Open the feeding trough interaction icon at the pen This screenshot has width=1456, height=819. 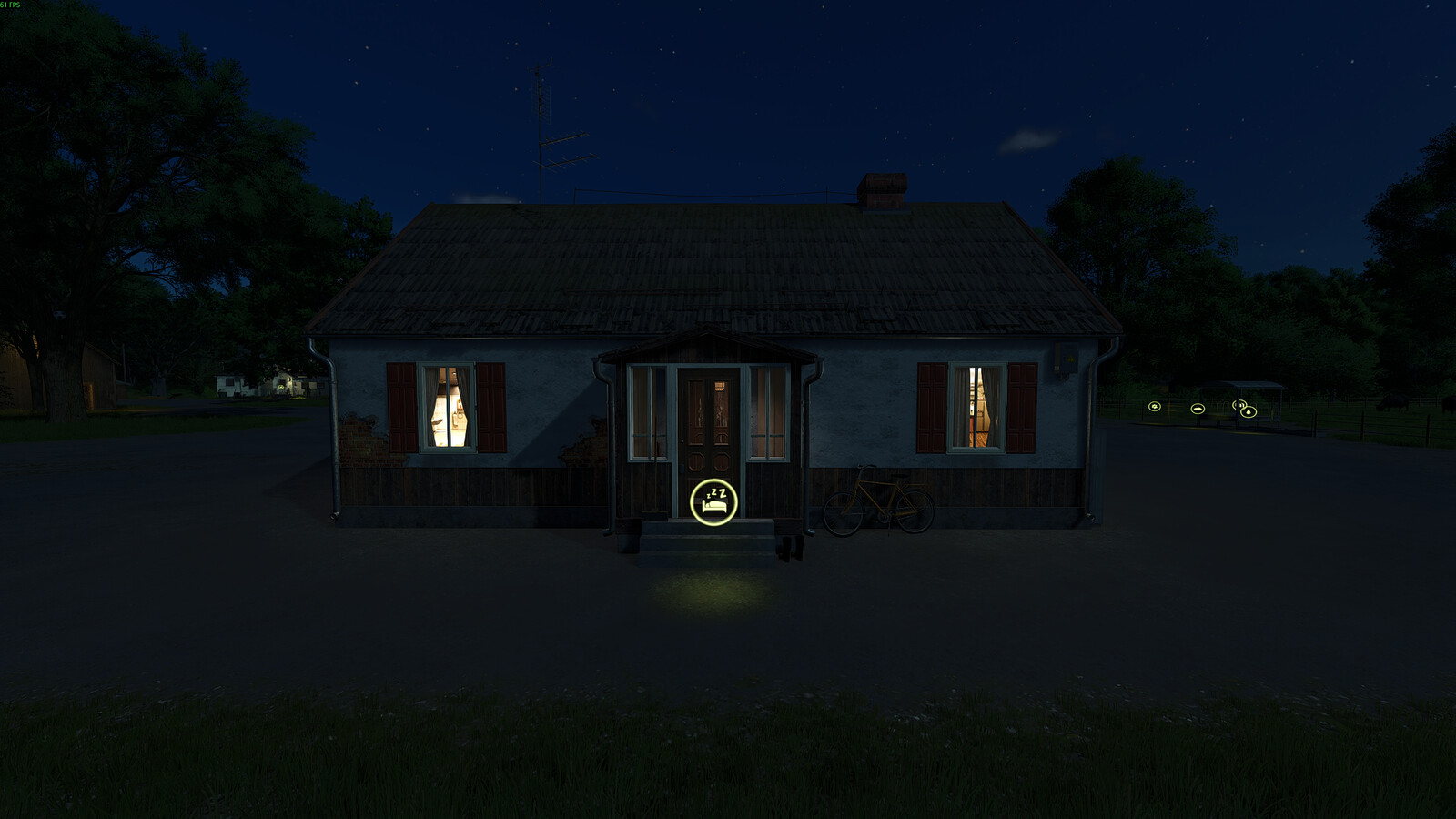click(x=1198, y=409)
